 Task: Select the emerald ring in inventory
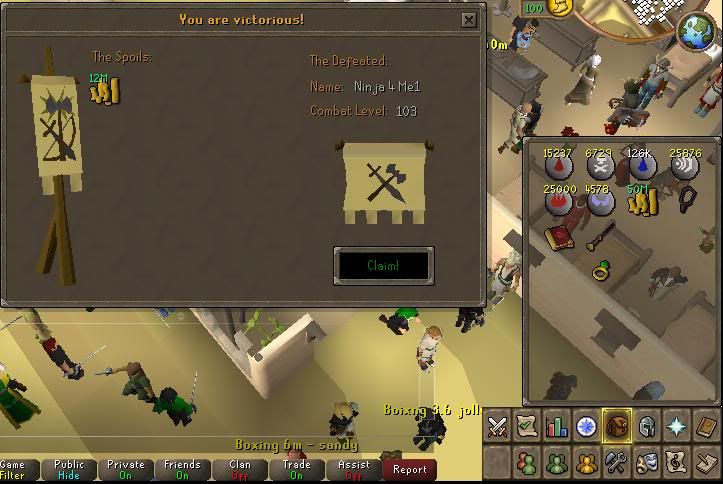601,268
